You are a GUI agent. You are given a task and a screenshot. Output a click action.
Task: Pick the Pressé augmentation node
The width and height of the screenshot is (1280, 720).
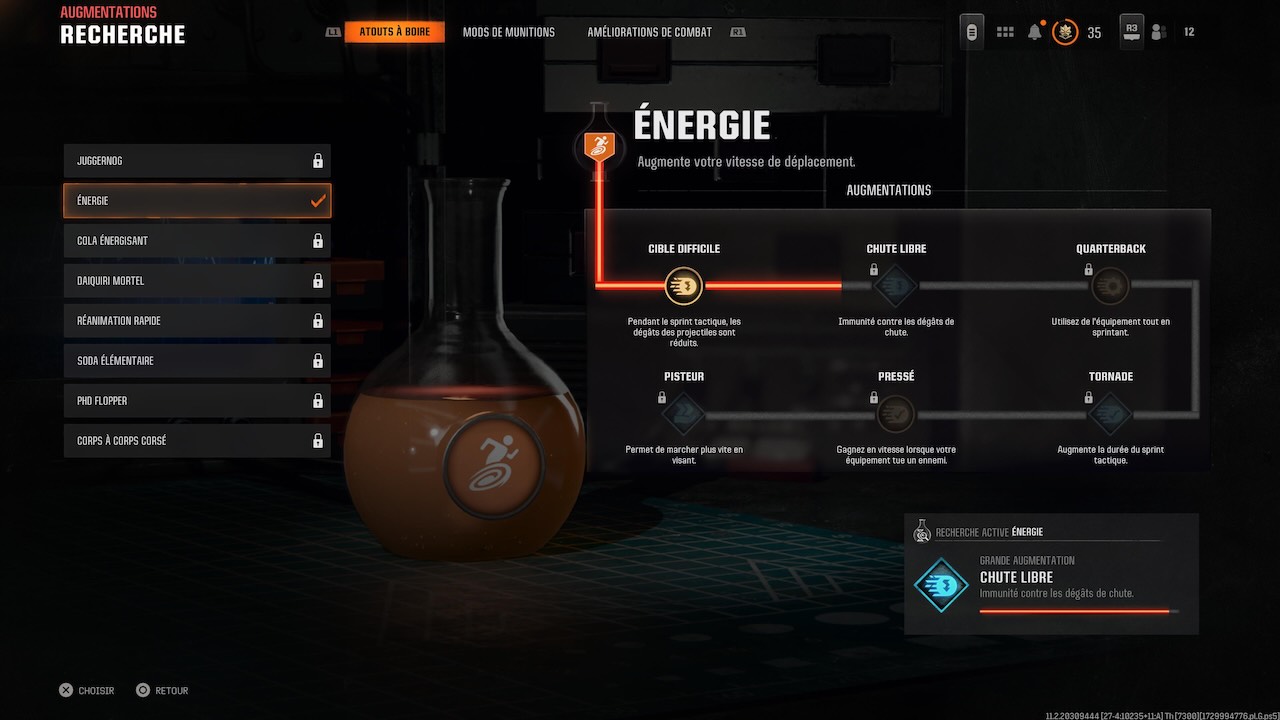pos(896,413)
